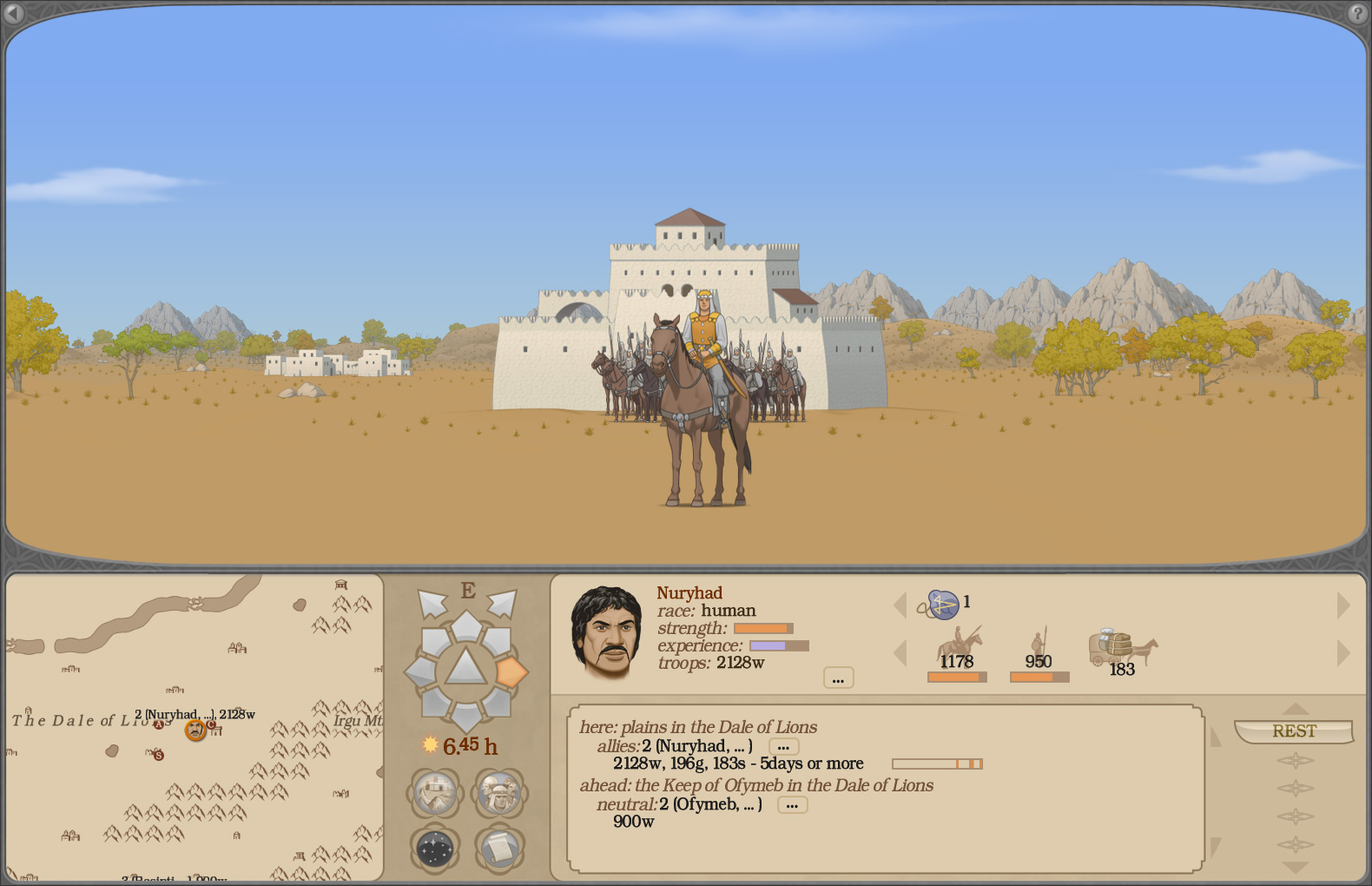1372x886 pixels.
Task: Click the sun icon beside 6.45 h
Action: click(432, 745)
